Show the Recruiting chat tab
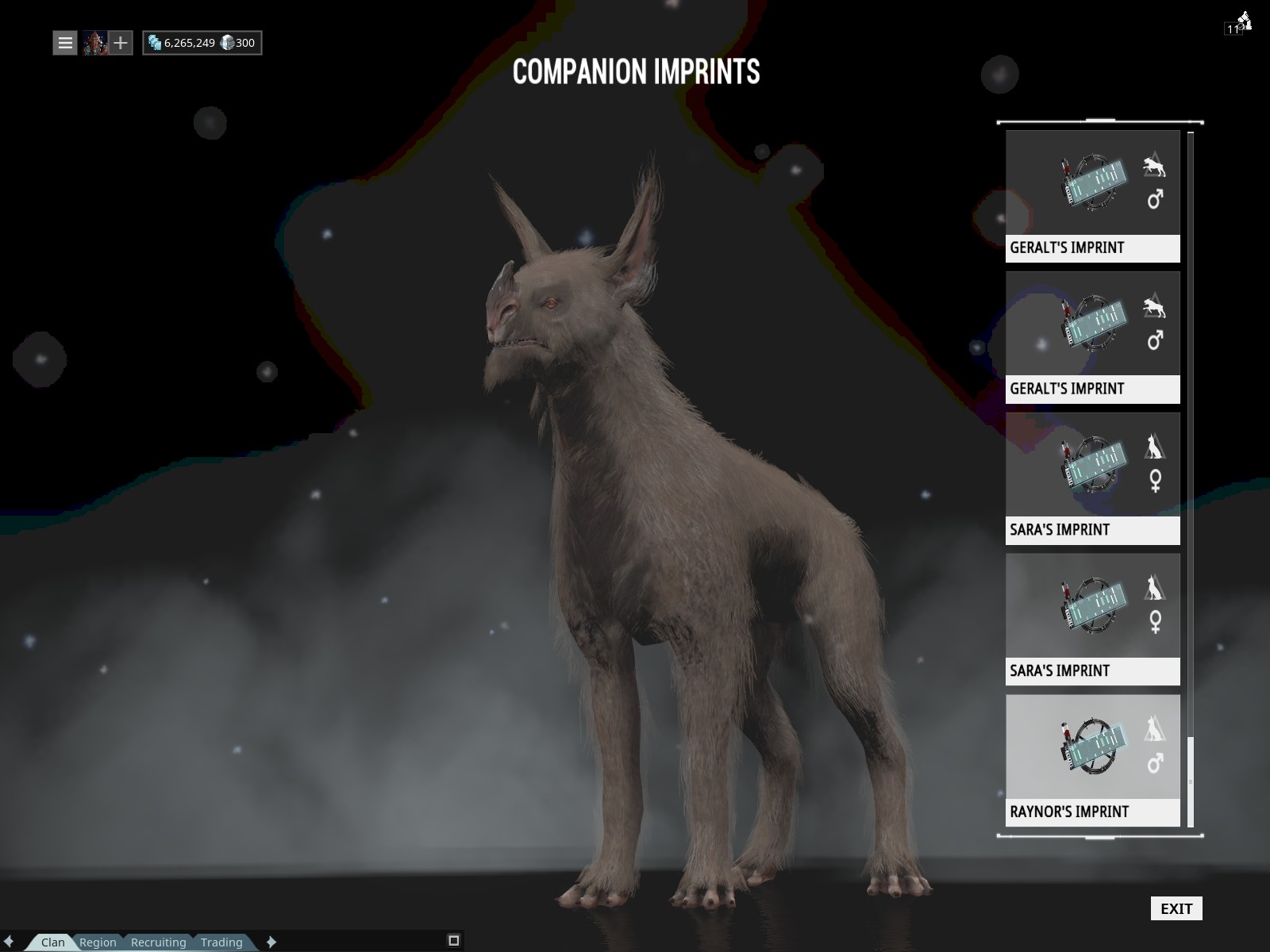1270x952 pixels. (x=158, y=942)
